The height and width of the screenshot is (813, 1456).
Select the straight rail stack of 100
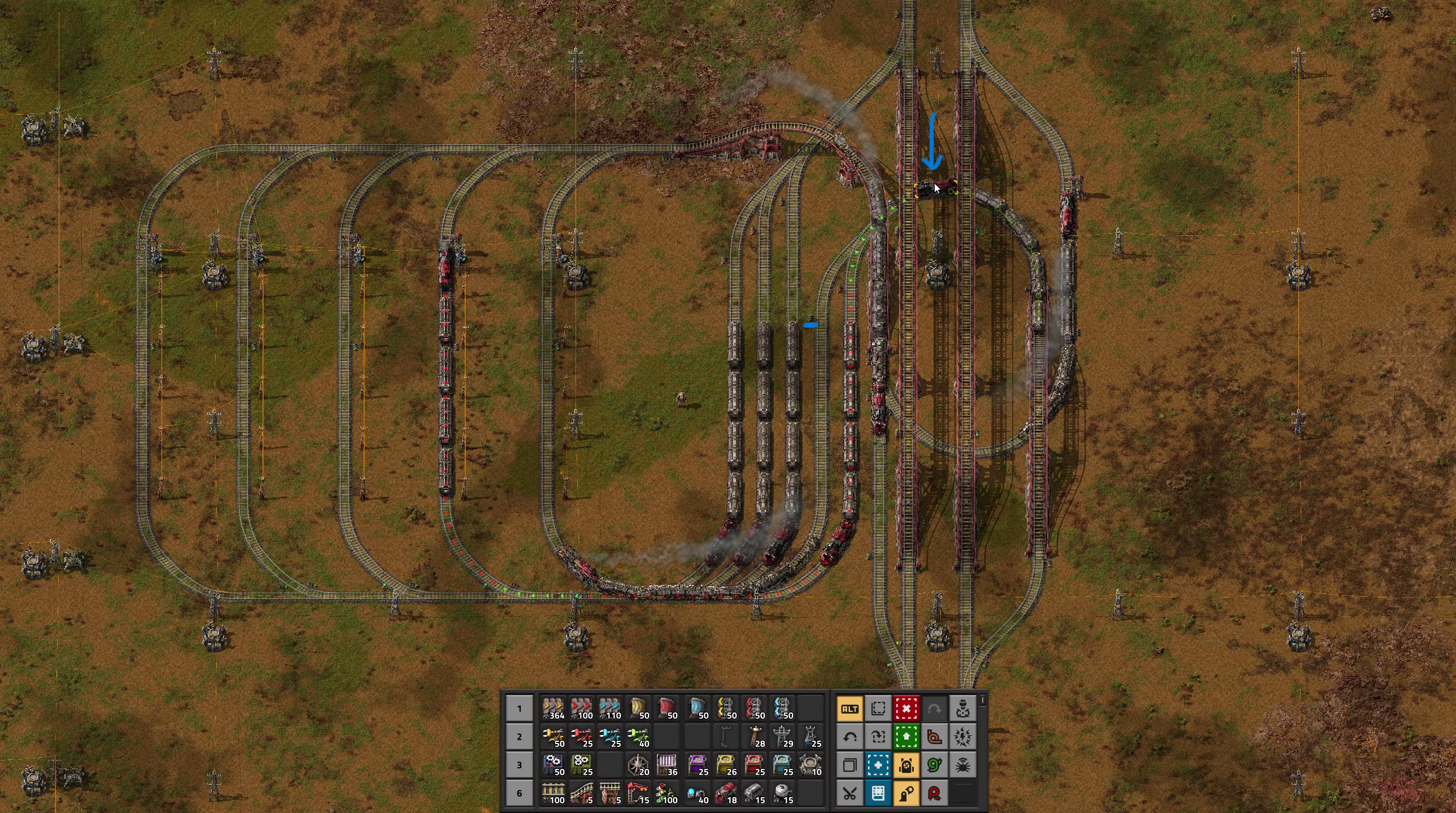tap(553, 793)
